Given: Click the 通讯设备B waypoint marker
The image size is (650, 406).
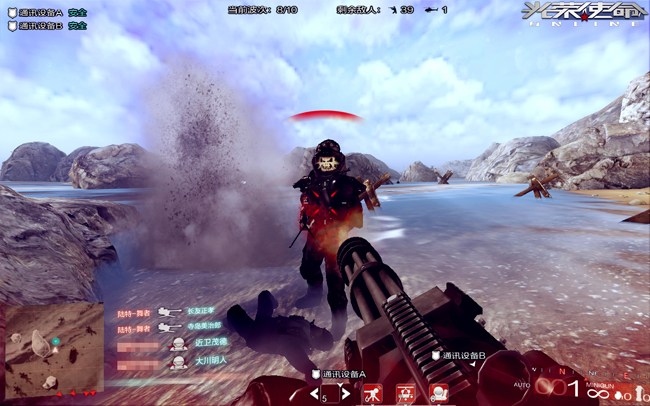Looking at the screenshot, I should tap(459, 355).
